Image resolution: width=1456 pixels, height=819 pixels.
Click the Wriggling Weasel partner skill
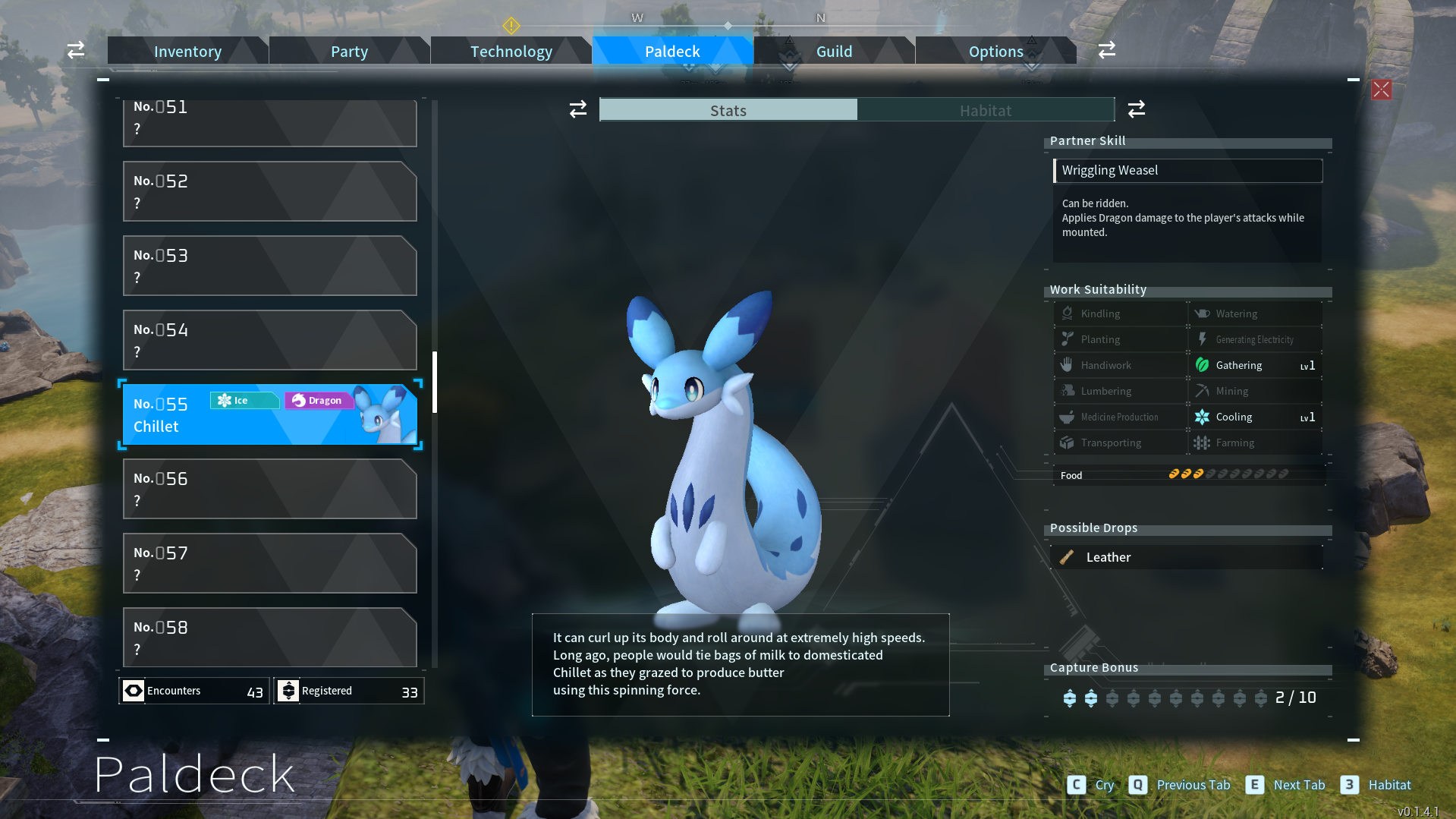tap(1187, 171)
